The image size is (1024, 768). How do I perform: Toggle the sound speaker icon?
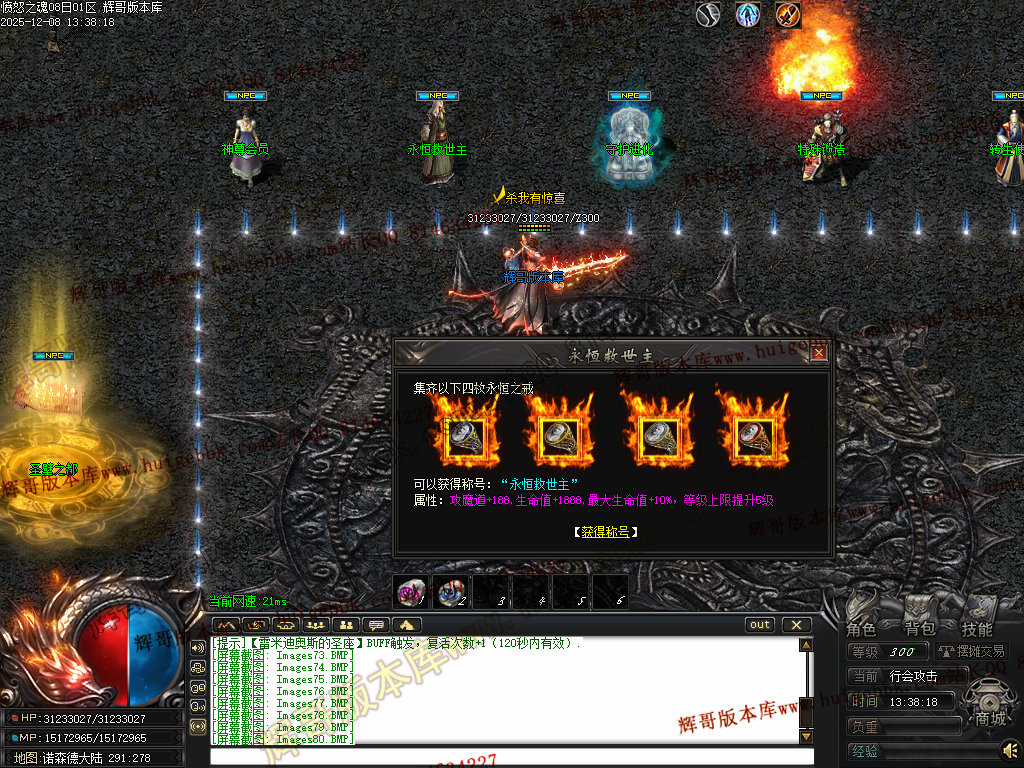tap(1010, 748)
